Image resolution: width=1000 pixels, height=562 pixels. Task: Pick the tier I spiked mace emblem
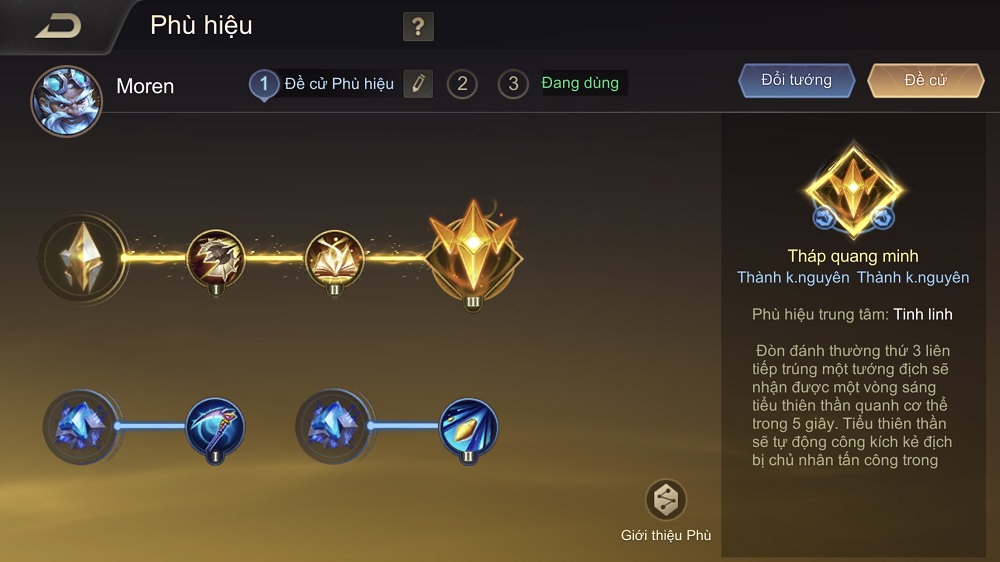(x=216, y=259)
